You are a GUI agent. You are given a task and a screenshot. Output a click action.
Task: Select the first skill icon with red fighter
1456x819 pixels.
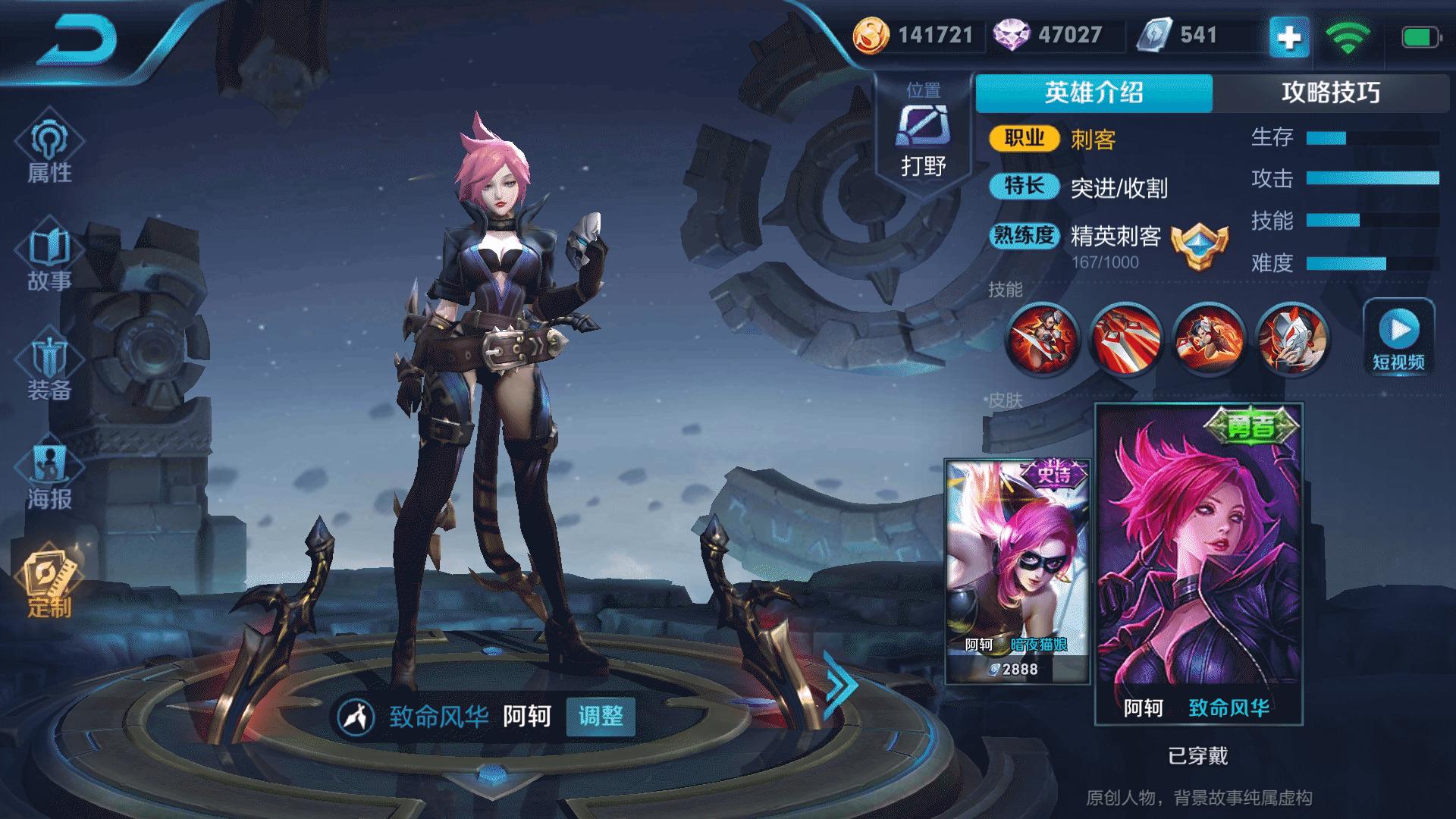[x=1043, y=339]
